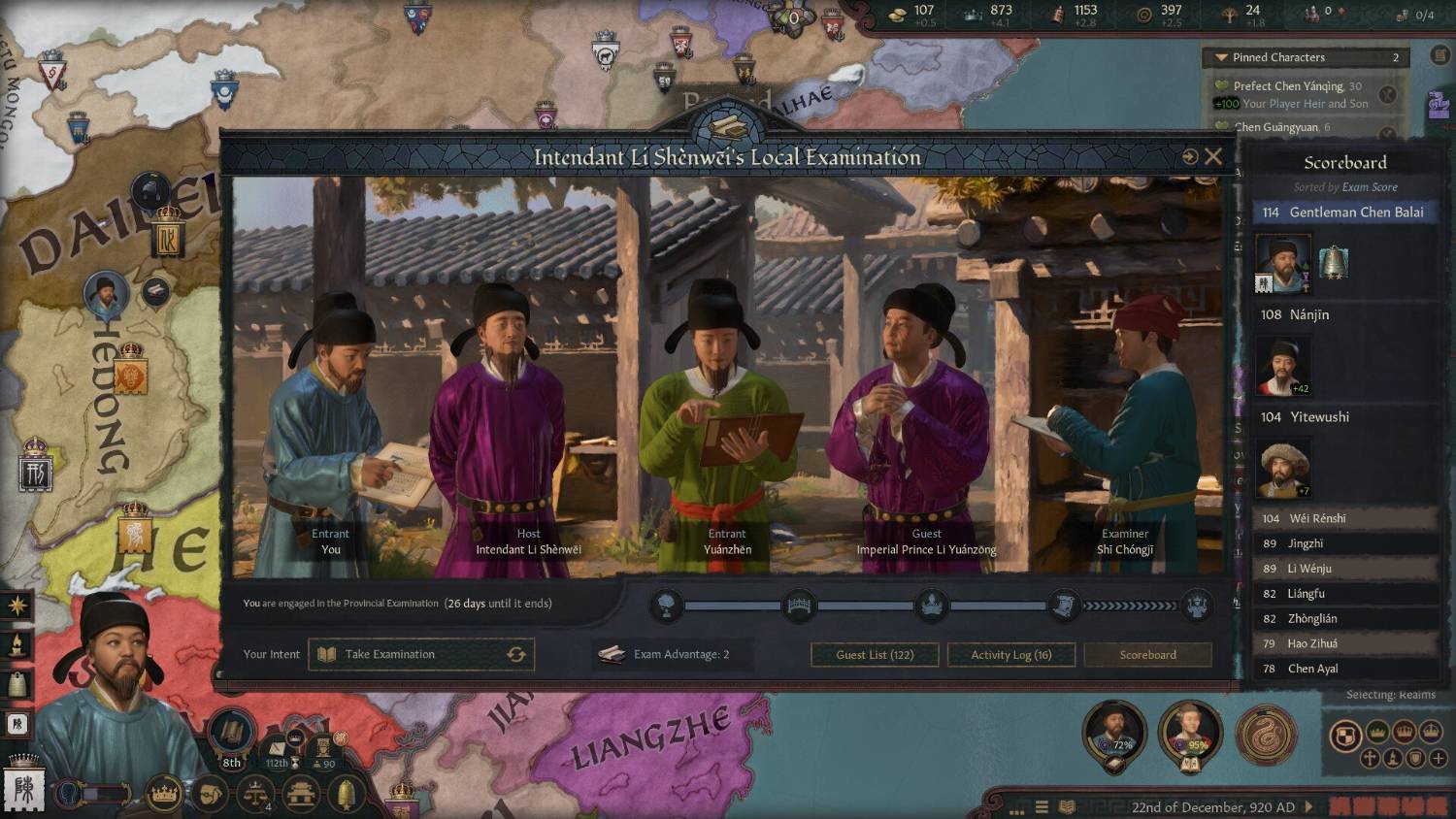
Task: Select Wéi Rénshì scoreboard row
Action: click(1345, 519)
